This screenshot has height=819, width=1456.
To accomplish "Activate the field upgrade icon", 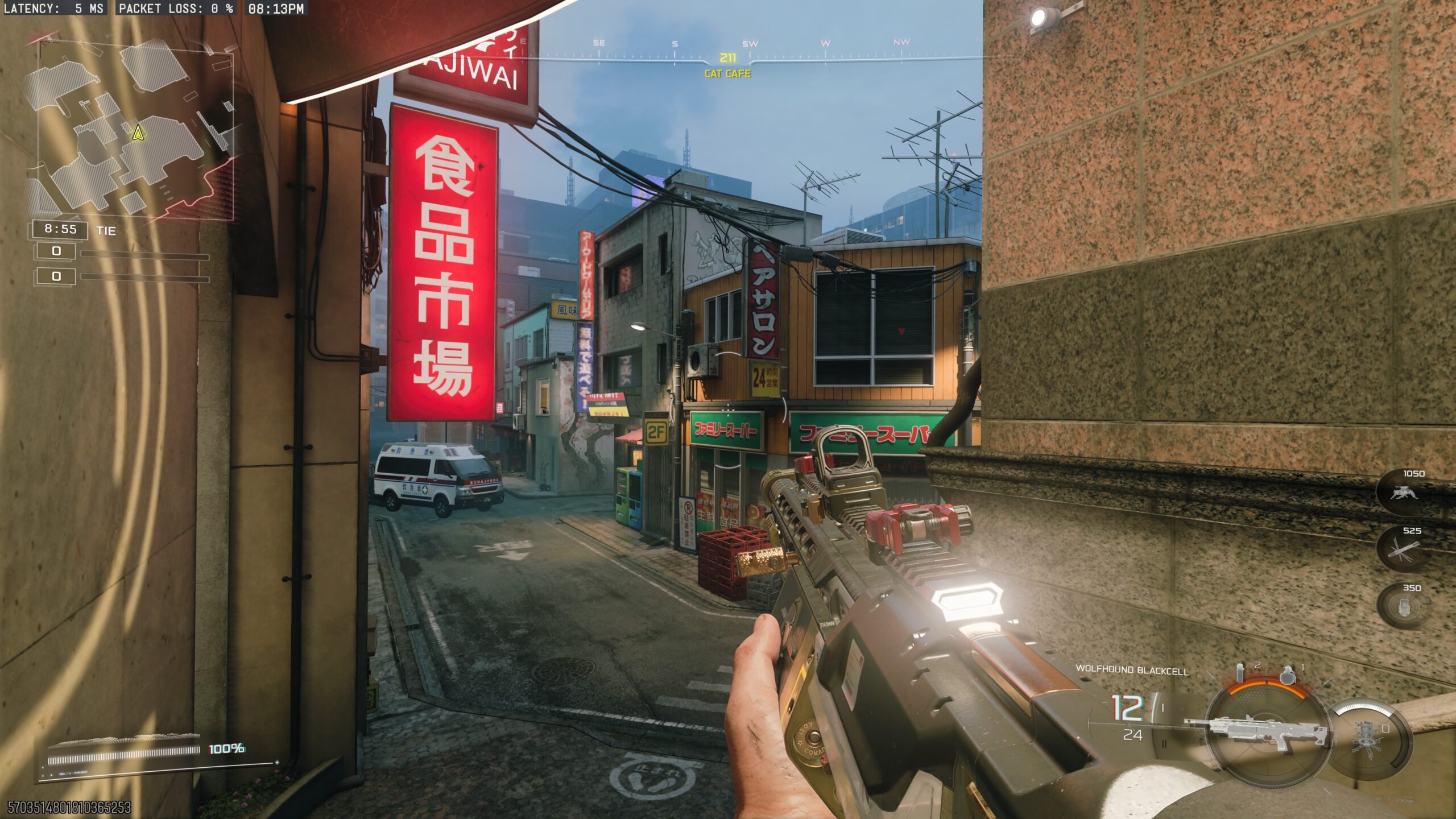I will [x=1370, y=738].
